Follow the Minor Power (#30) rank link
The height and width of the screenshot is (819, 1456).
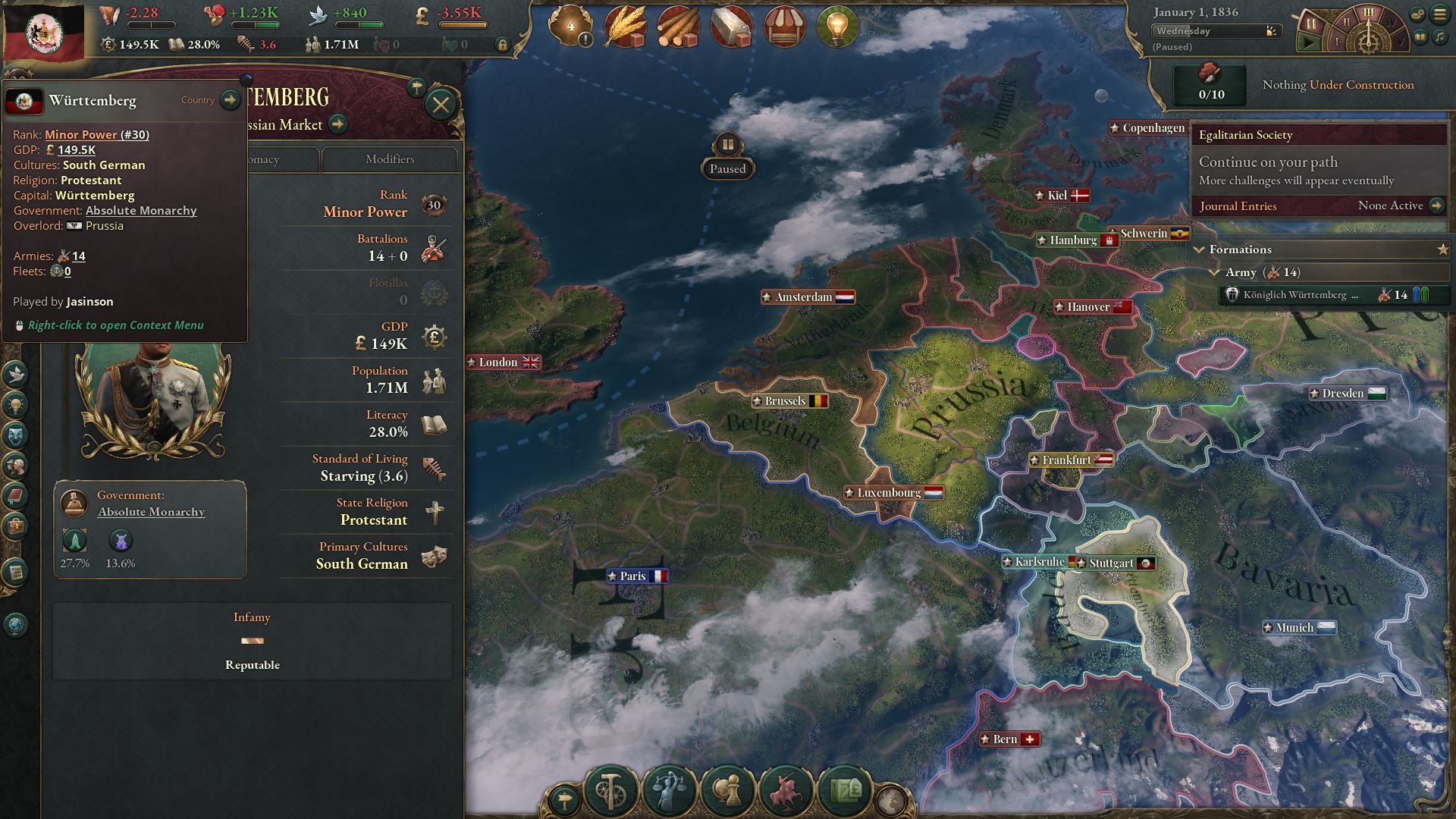96,134
